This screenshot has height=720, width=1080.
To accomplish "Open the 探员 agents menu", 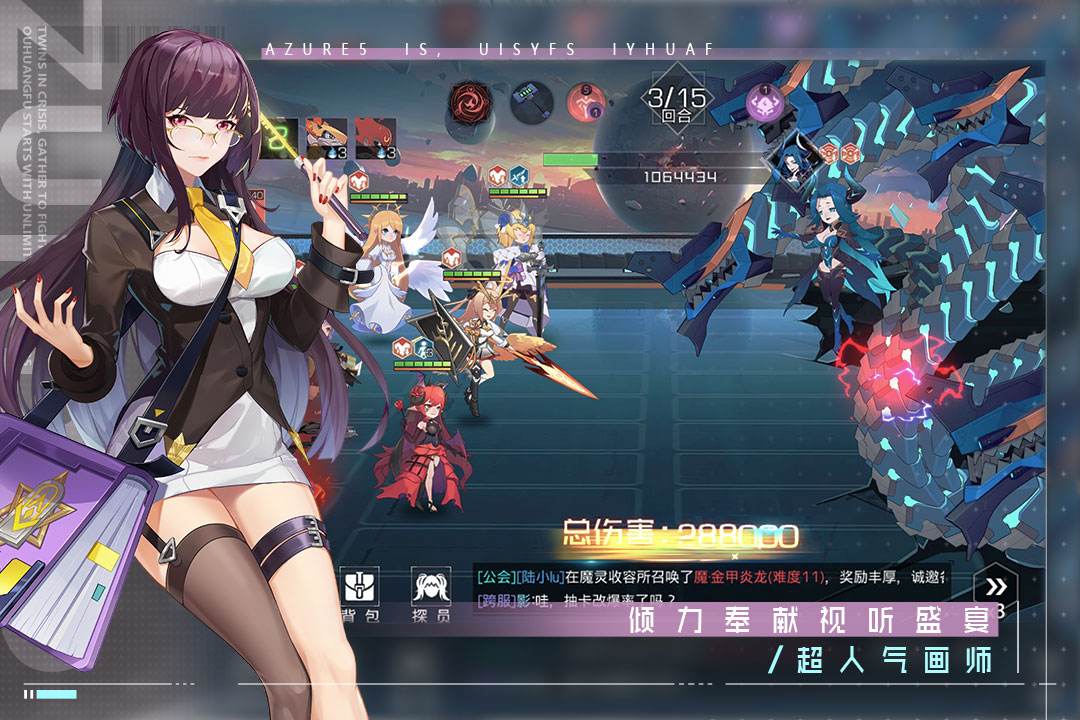I will click(430, 593).
